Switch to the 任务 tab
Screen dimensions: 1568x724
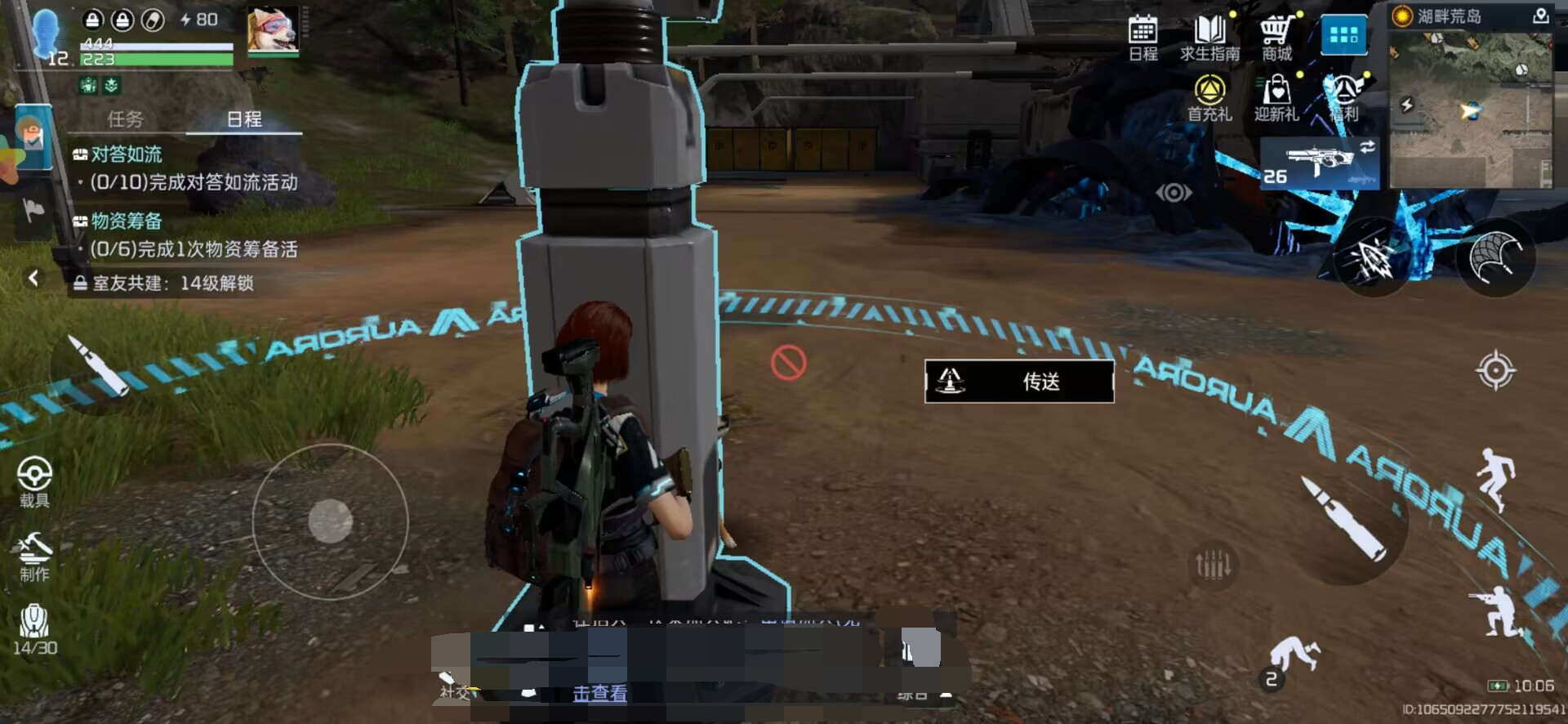(x=125, y=119)
